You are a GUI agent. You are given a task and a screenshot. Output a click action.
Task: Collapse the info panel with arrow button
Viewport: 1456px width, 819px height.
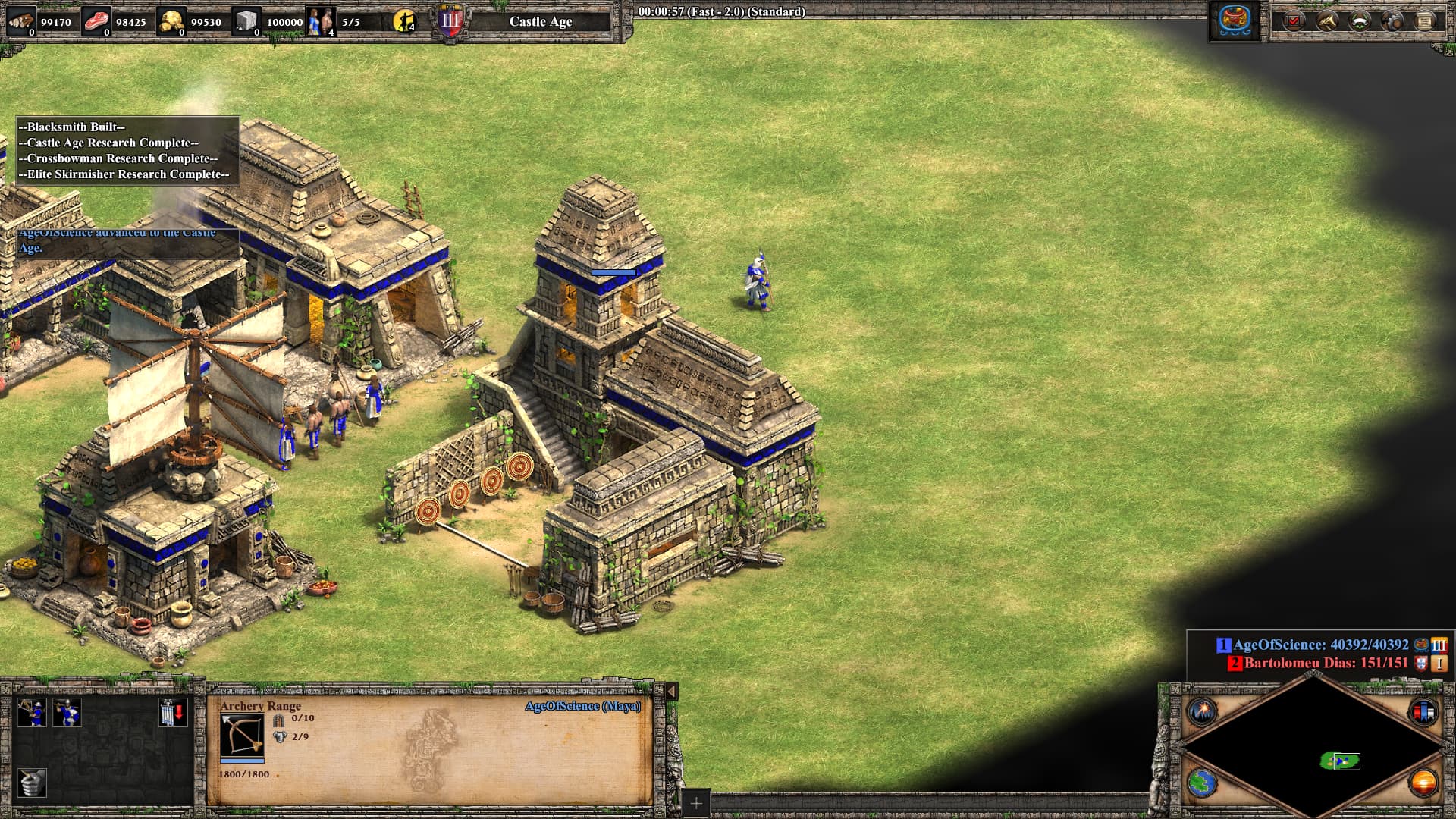pyautogui.click(x=671, y=691)
